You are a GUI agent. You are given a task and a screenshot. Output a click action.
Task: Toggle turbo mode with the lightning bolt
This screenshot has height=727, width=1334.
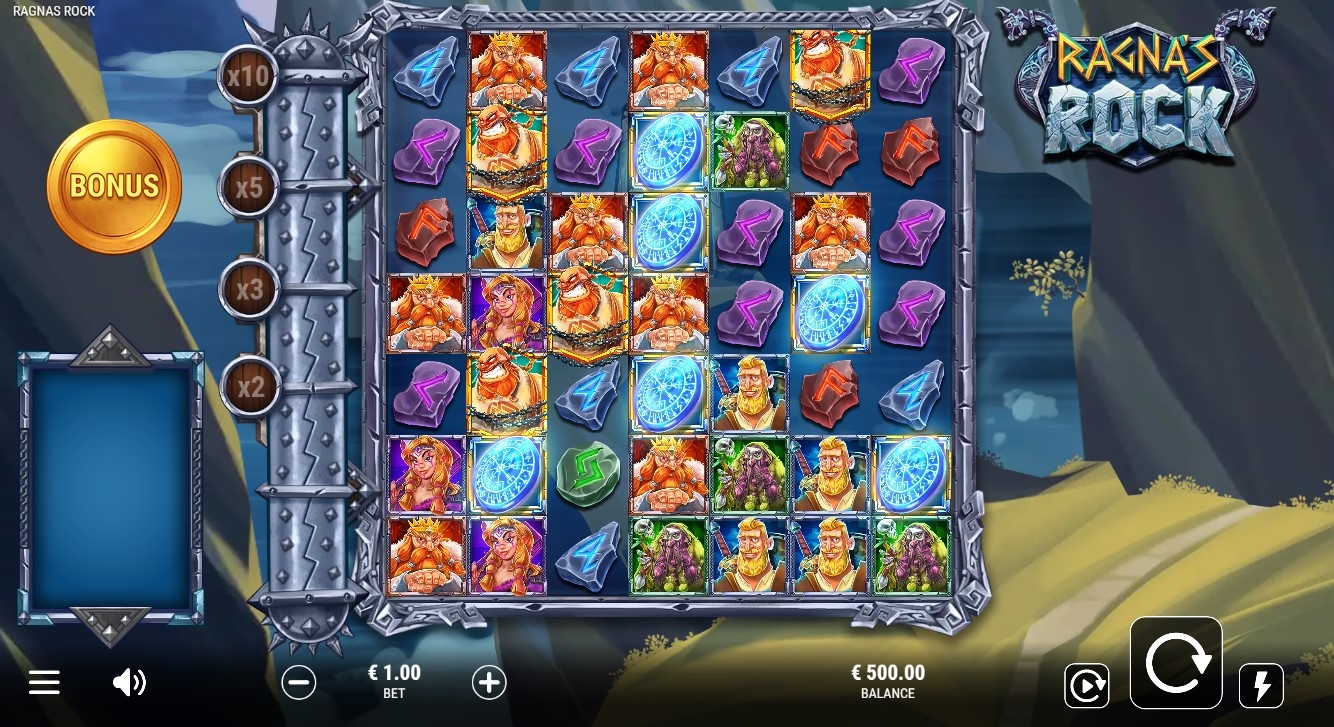(1261, 685)
